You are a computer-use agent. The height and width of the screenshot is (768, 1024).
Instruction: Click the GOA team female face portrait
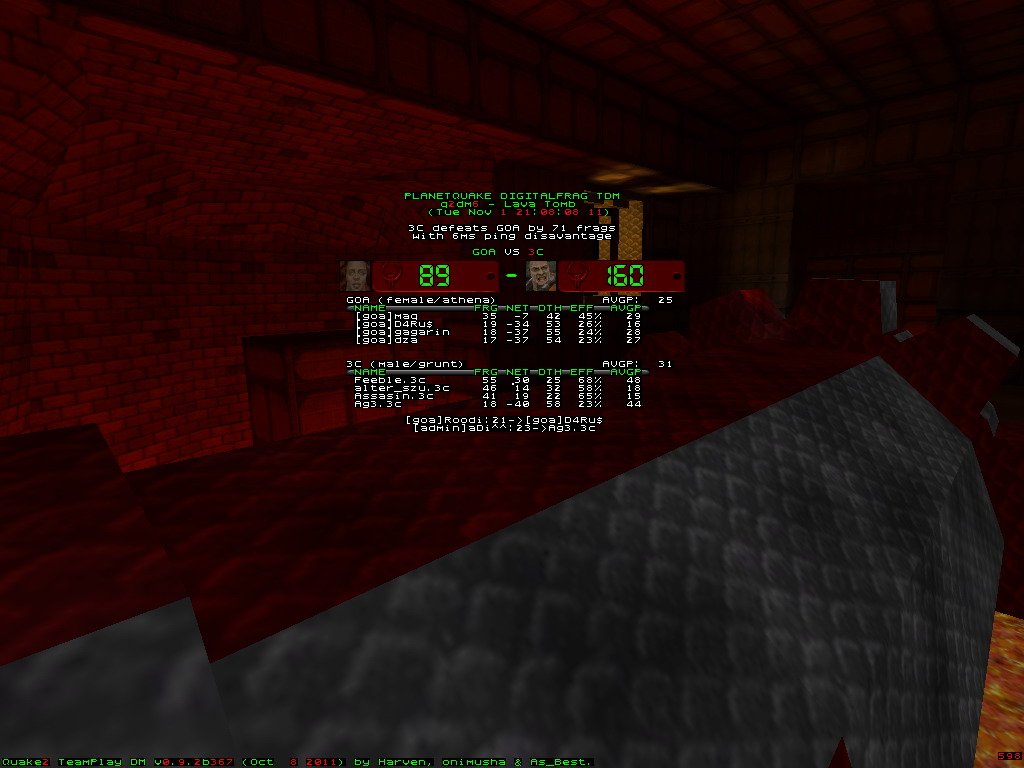355,275
